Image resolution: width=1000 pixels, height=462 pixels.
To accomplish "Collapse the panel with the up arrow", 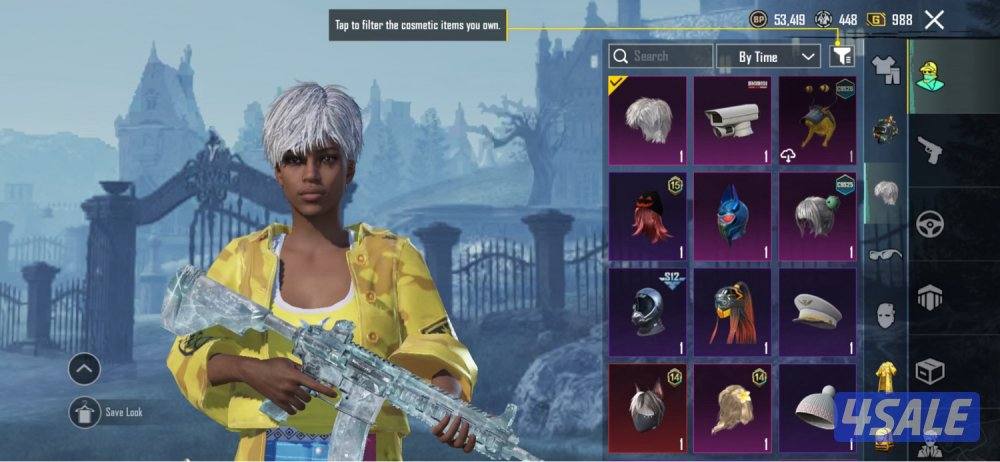I will (84, 370).
